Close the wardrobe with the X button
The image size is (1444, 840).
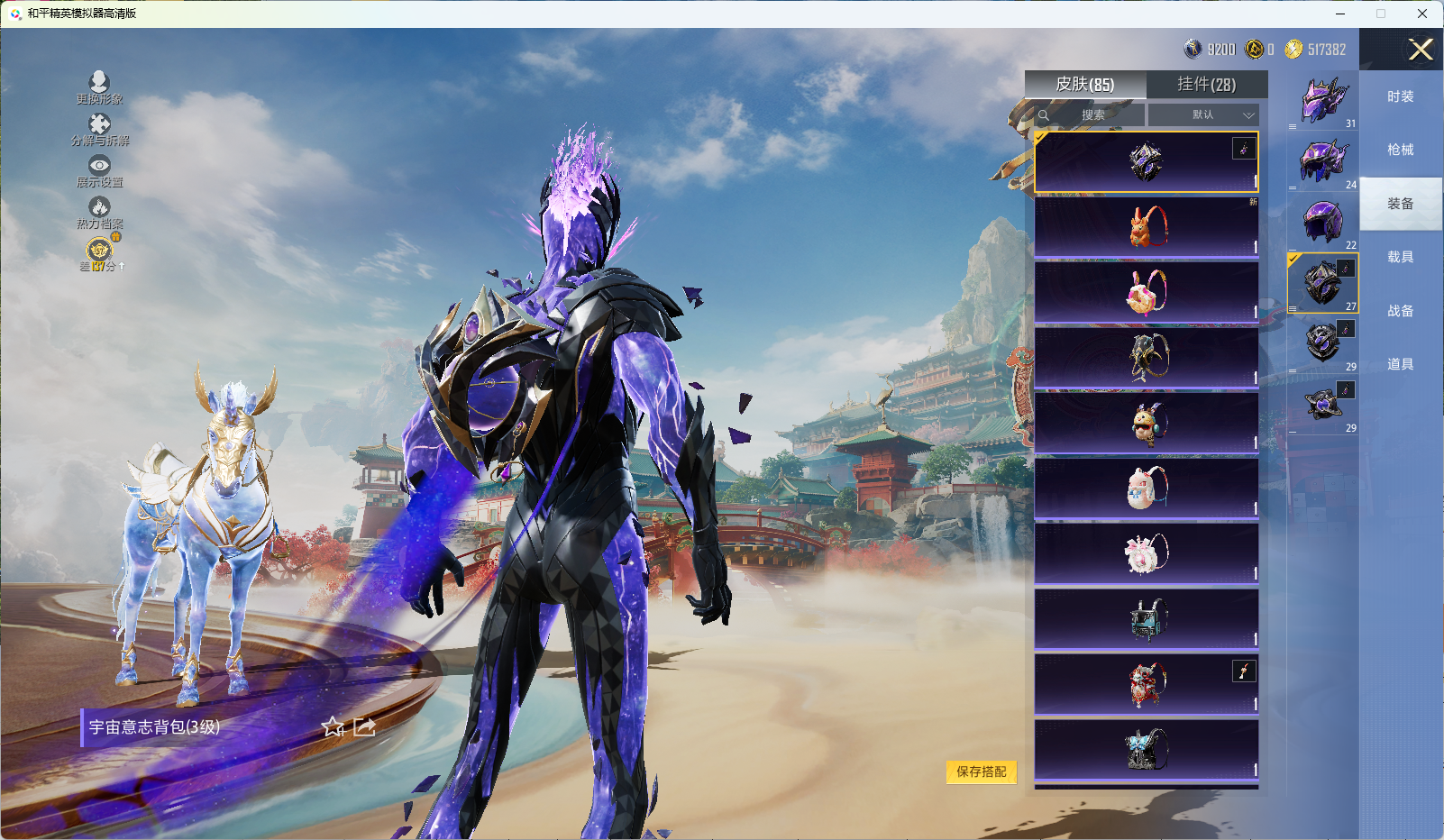point(1421,50)
